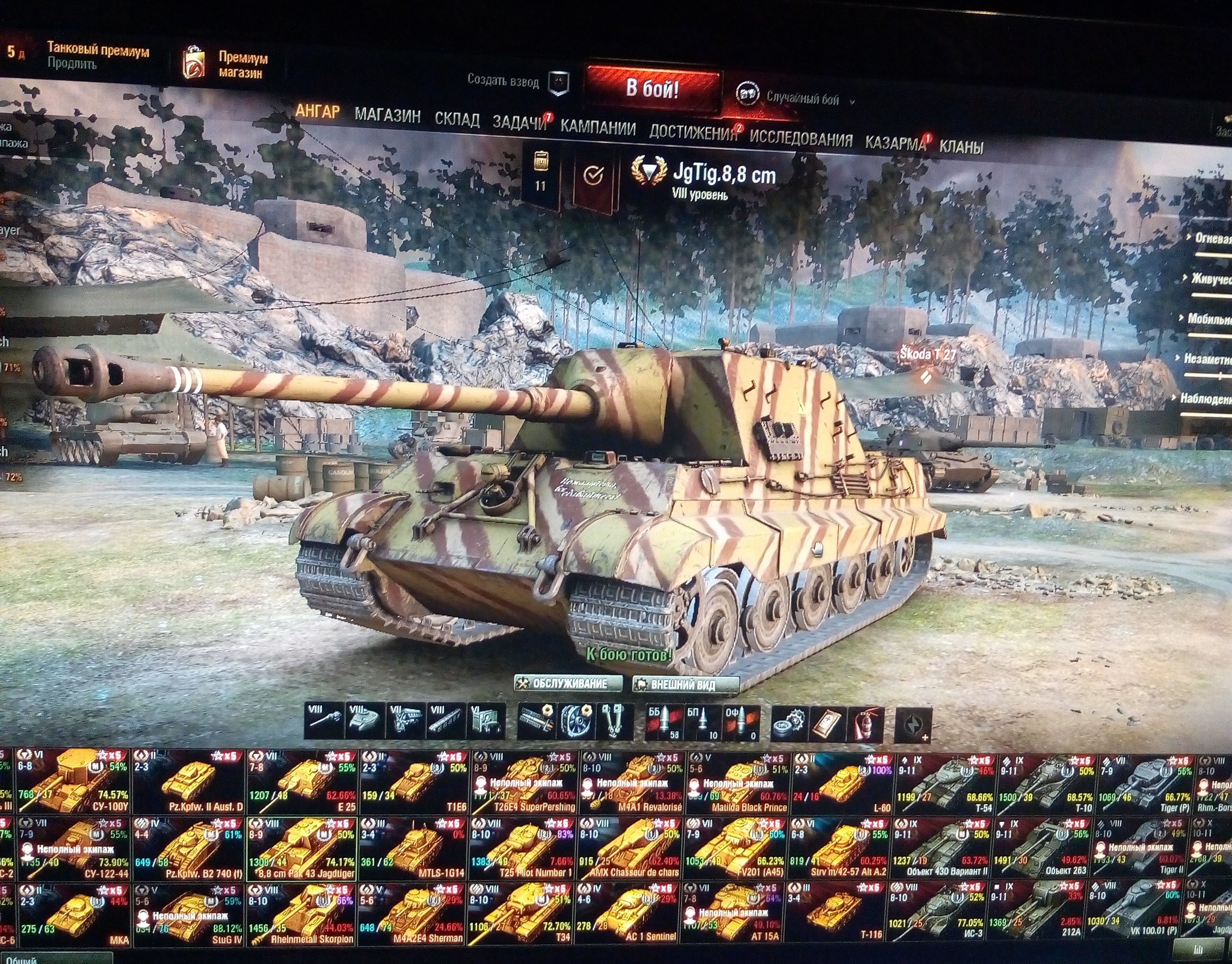
Task: Select the ББ armor-piercing shell slot
Action: click(x=663, y=722)
